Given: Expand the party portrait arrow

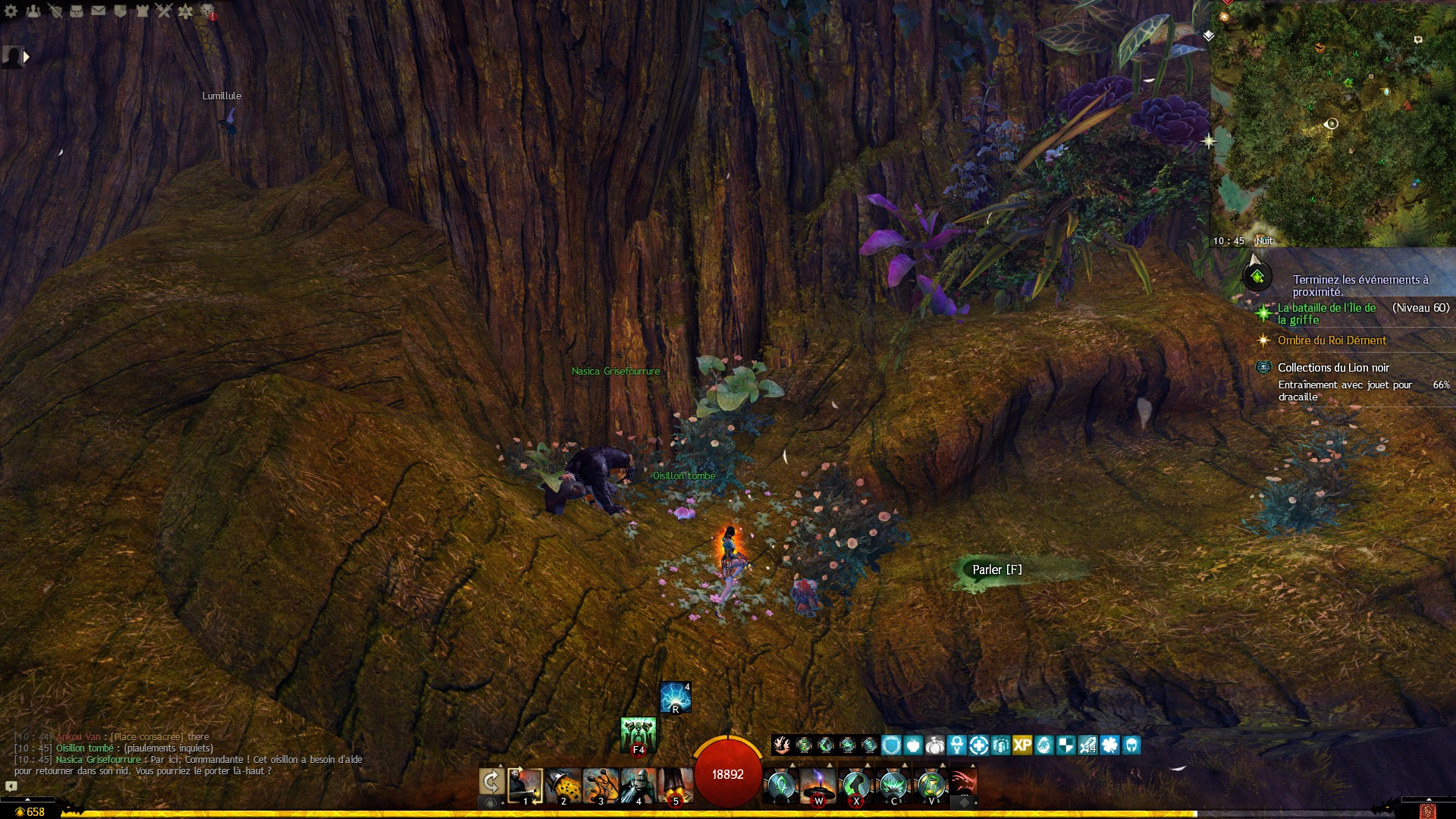Looking at the screenshot, I should point(27,56).
